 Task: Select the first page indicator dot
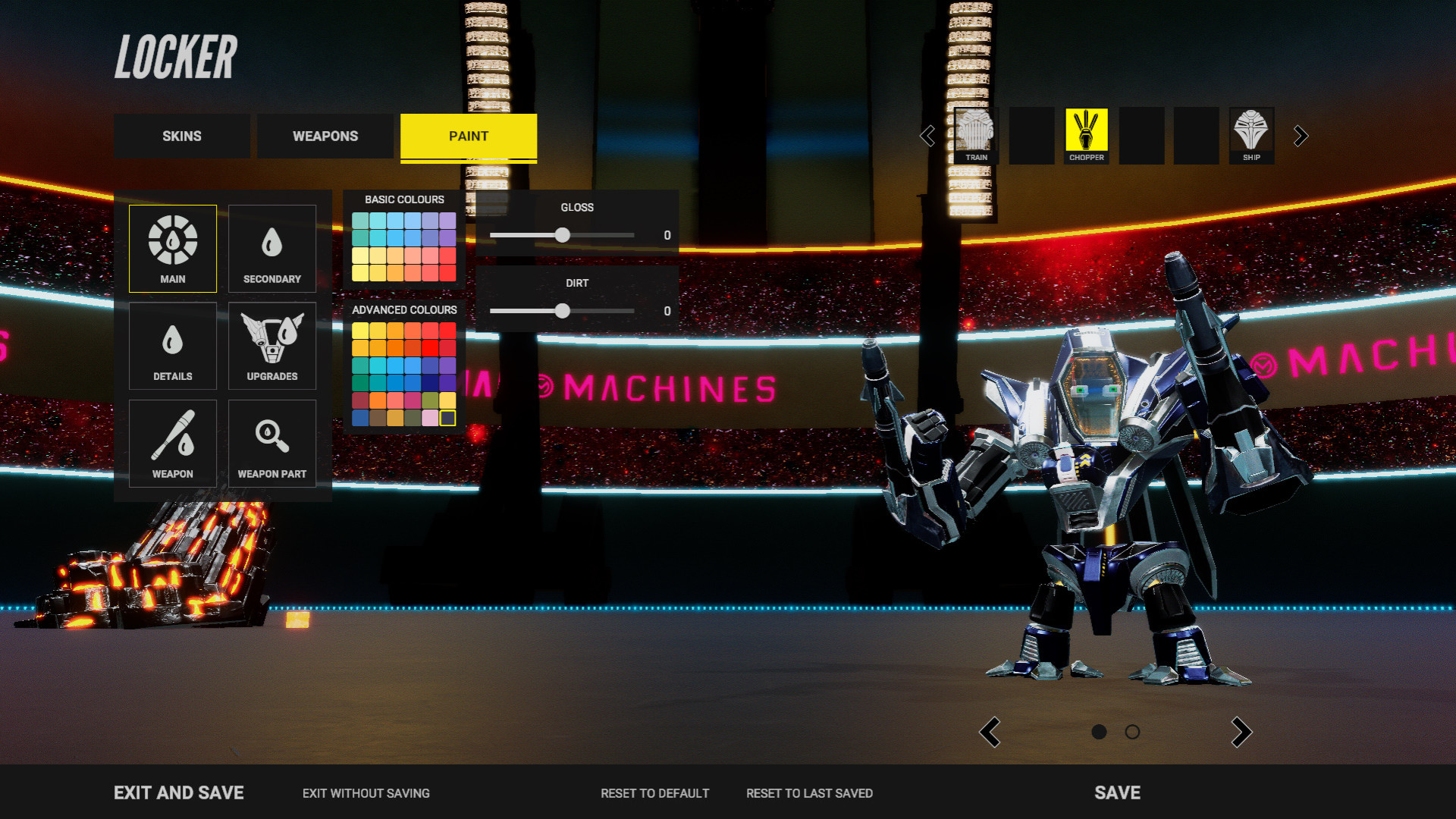[x=1100, y=733]
